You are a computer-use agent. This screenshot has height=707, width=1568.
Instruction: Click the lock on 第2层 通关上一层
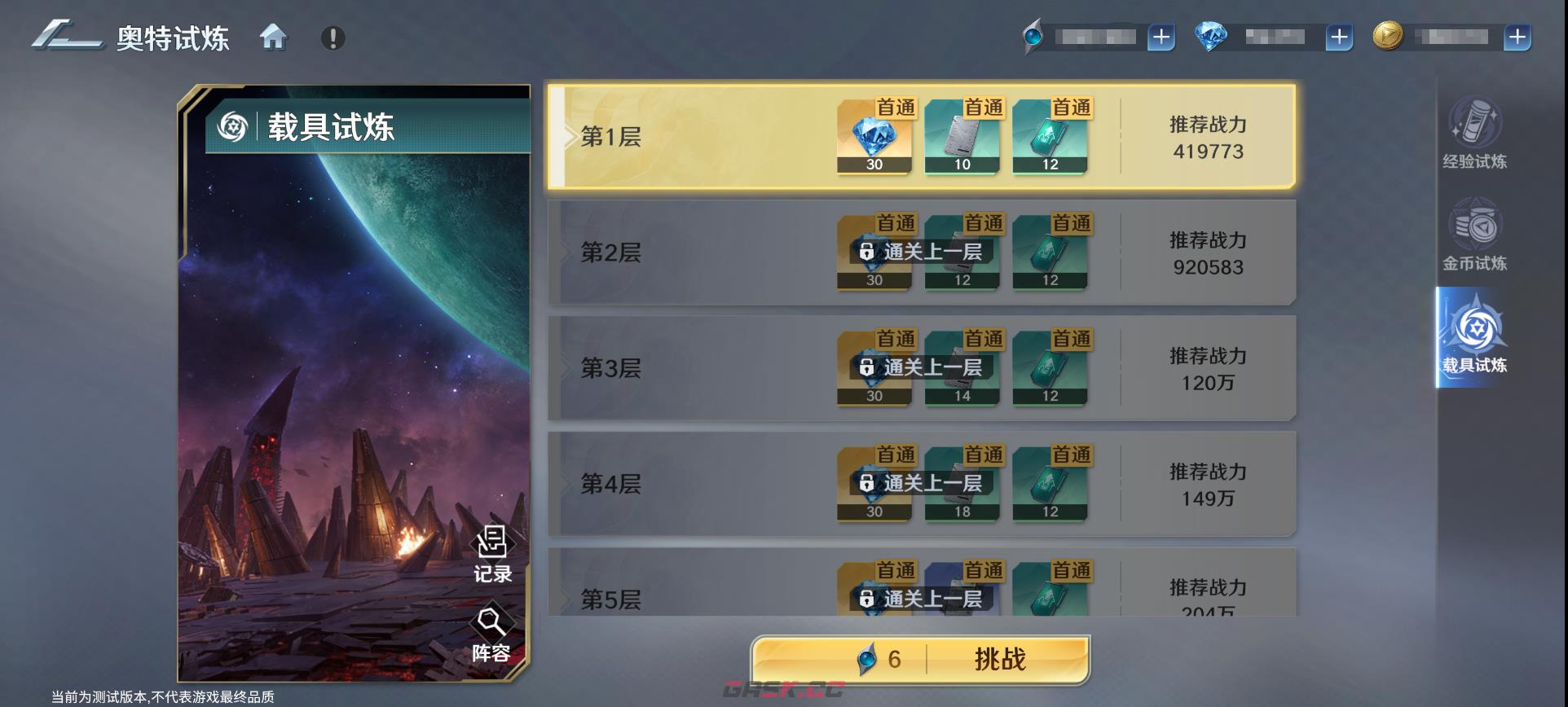865,252
